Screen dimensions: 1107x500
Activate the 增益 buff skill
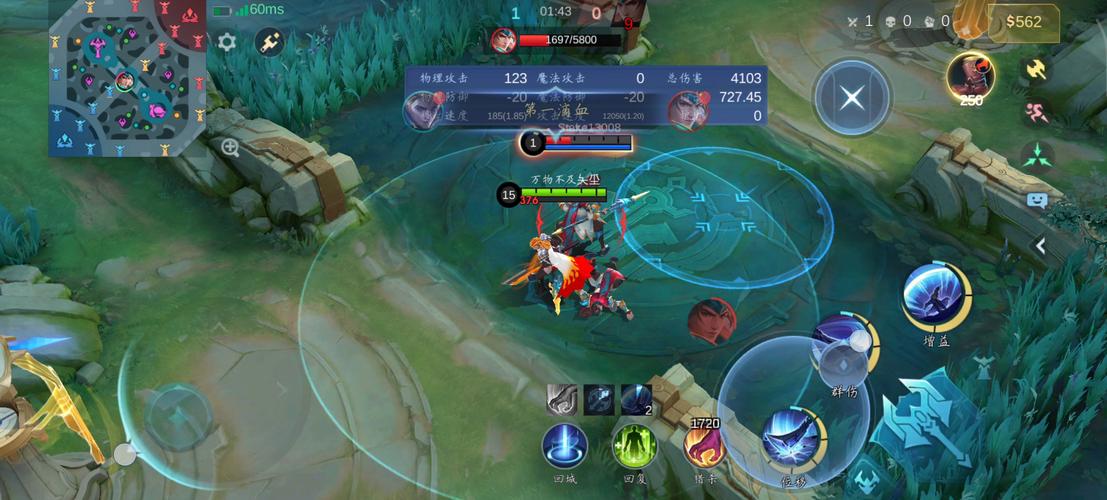934,295
